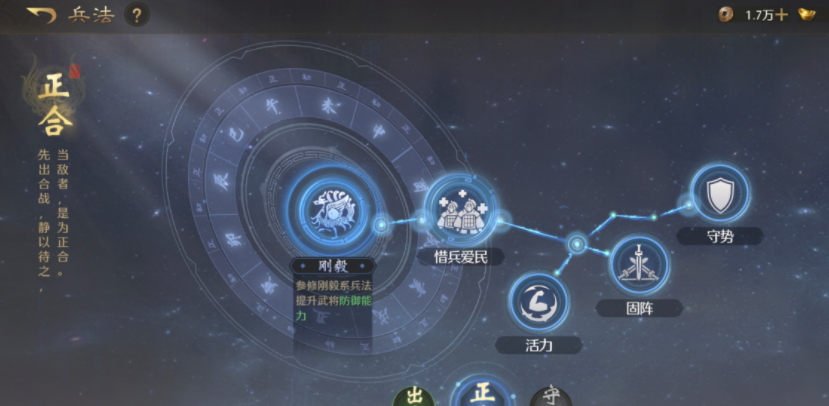
Task: Choose the 惜兵爱民 skill node
Action: tap(460, 209)
